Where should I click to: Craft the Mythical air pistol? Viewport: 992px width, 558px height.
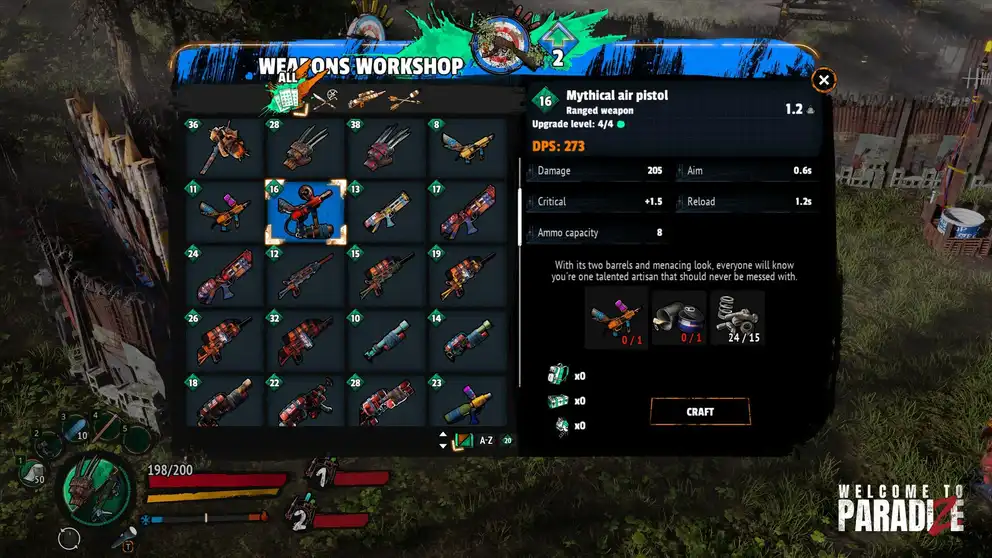[x=699, y=411]
